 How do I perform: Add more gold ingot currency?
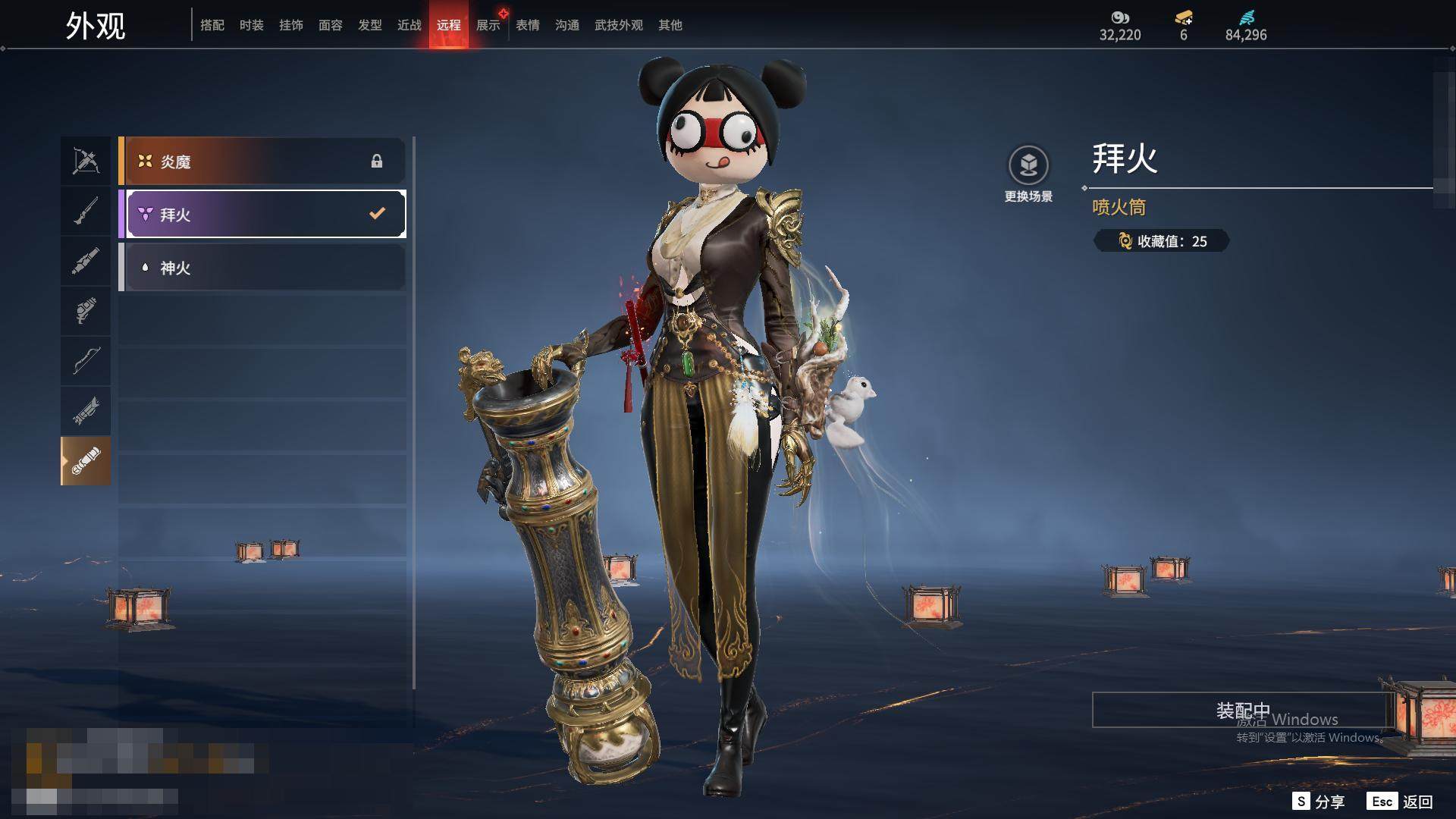(x=1184, y=17)
